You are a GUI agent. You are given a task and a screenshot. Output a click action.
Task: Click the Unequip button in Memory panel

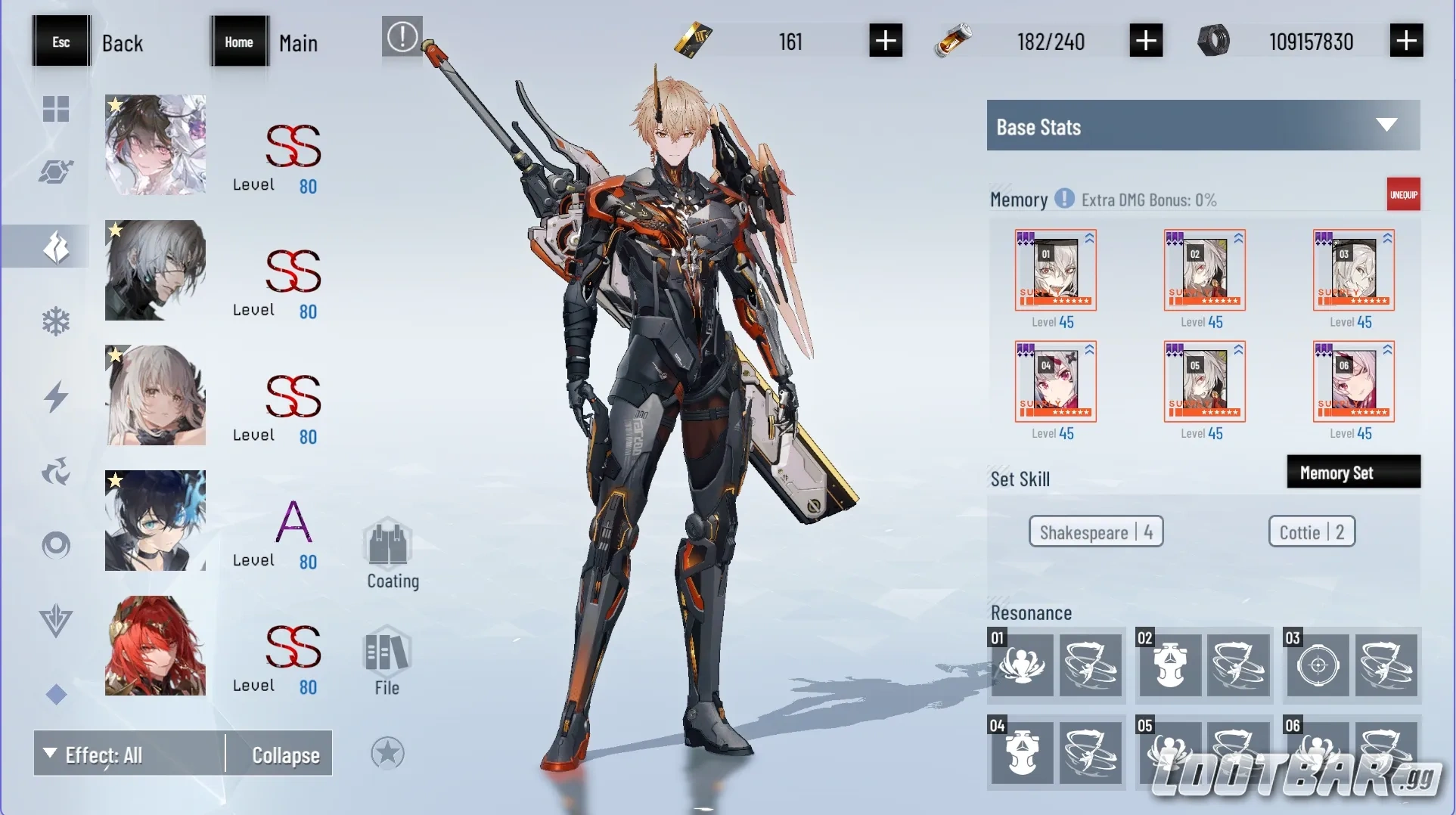point(1404,194)
